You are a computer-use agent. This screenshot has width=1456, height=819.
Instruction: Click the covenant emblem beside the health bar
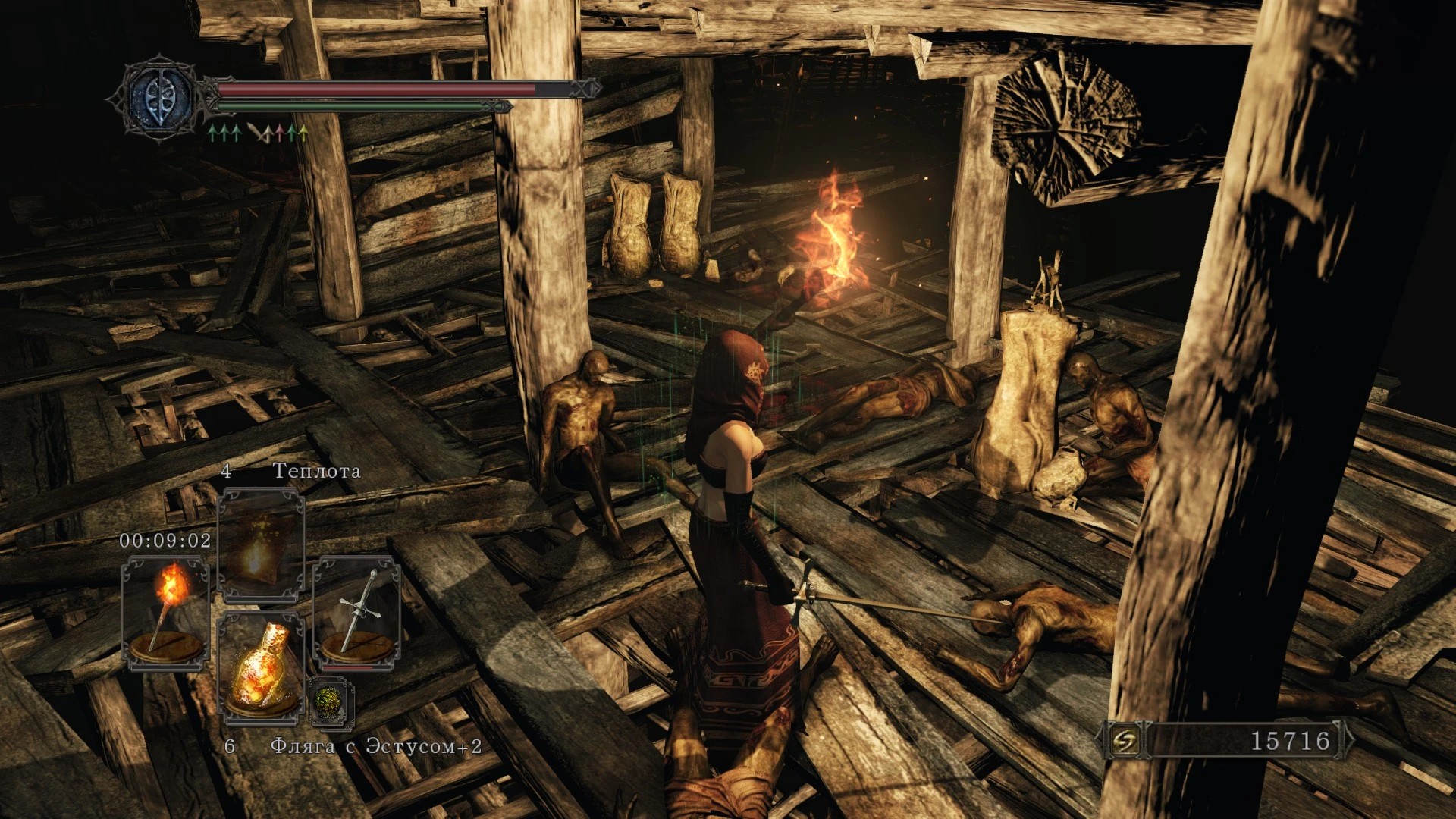click(x=158, y=98)
